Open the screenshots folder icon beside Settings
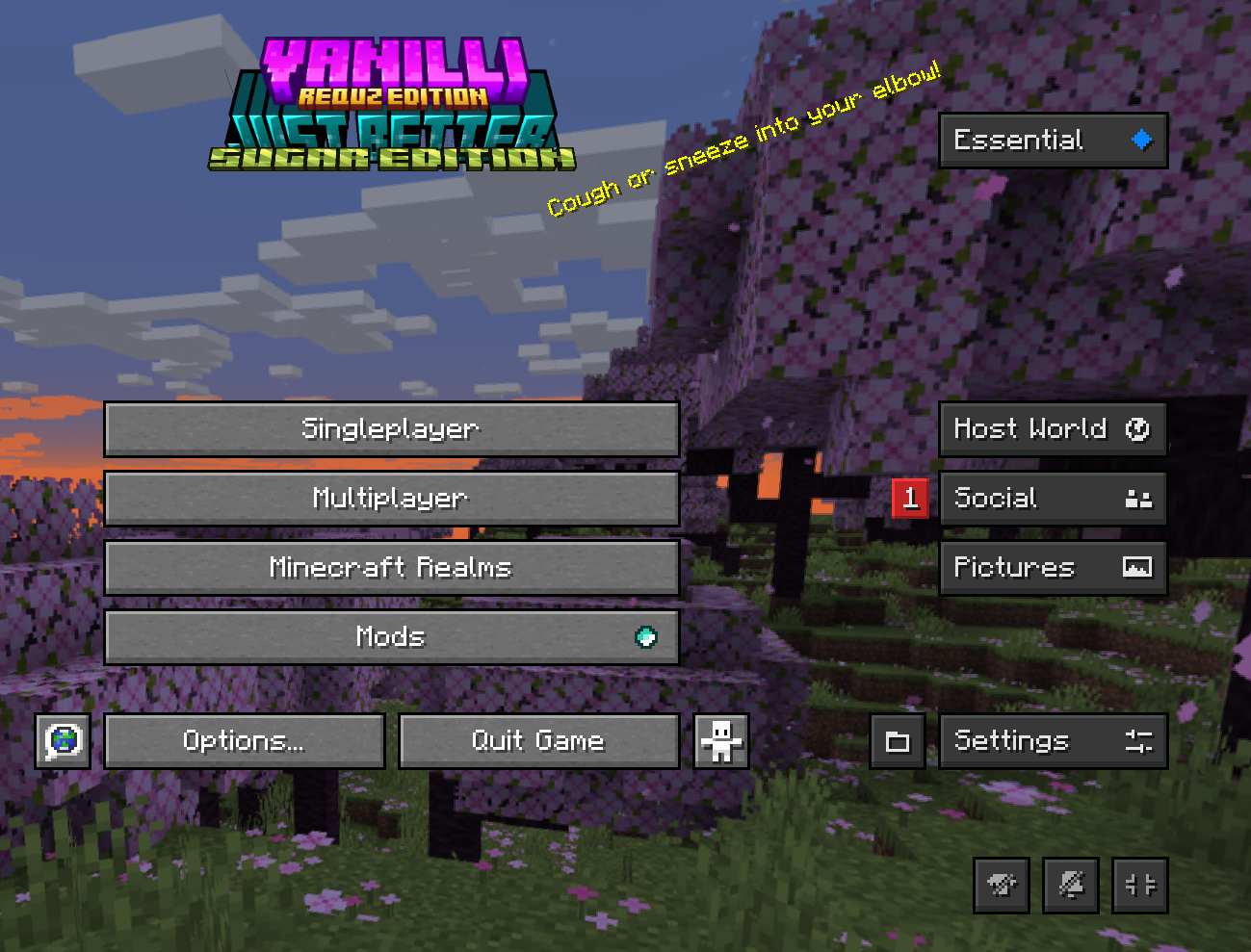1251x952 pixels. pos(898,741)
